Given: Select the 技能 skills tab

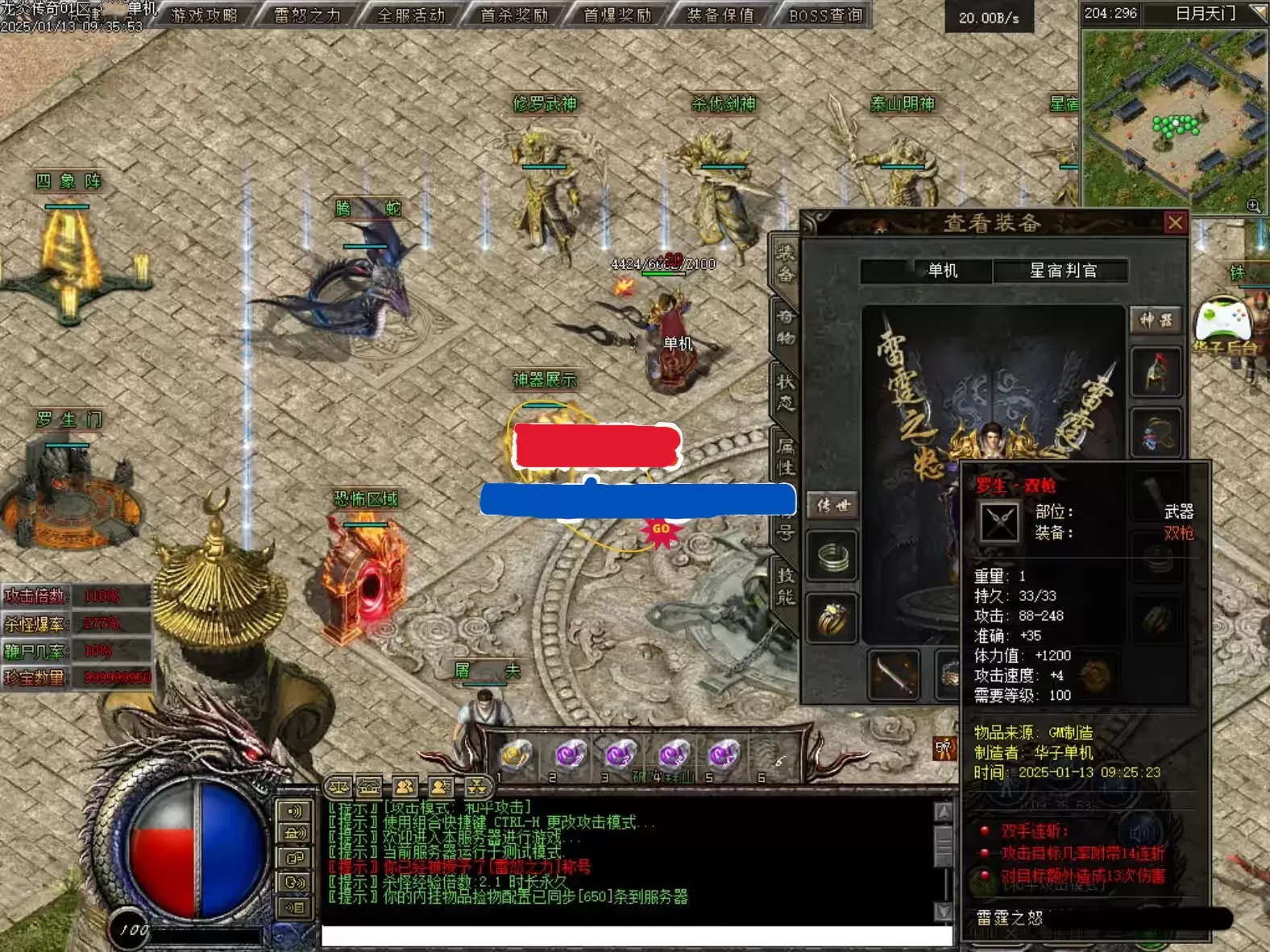Looking at the screenshot, I should click(x=786, y=586).
